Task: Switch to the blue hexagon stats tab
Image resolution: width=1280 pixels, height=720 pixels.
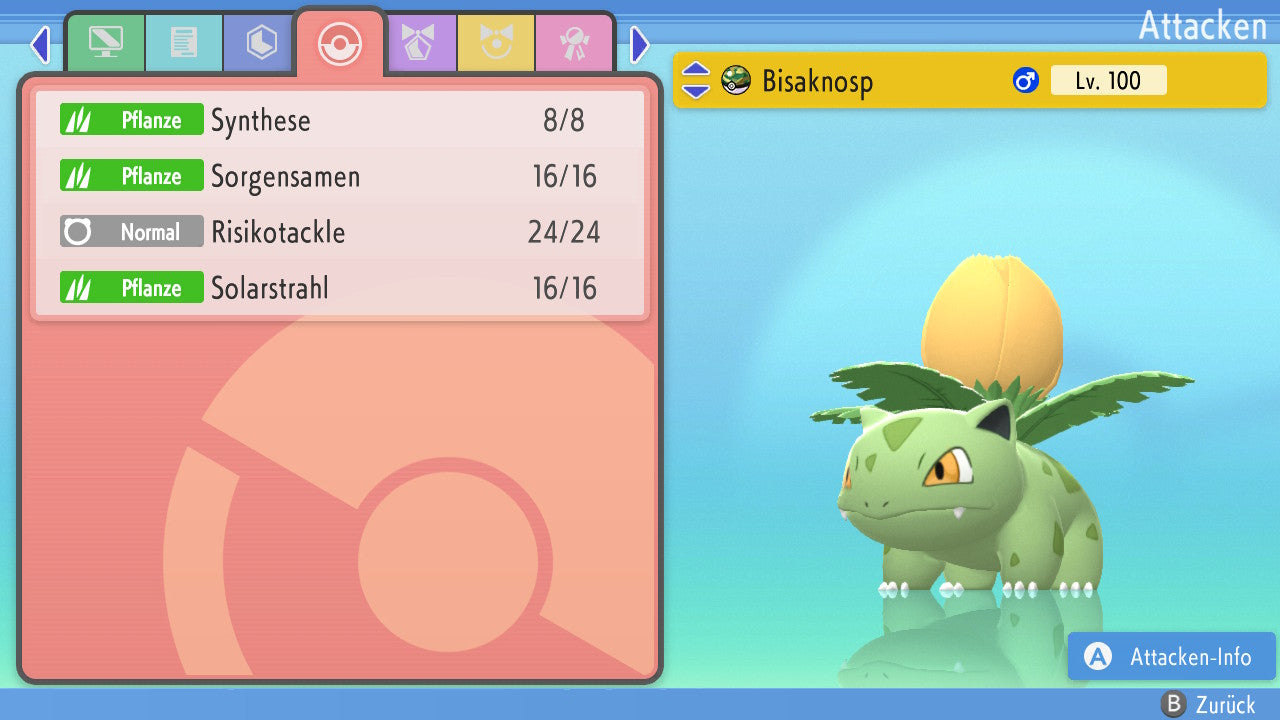Action: coord(261,42)
